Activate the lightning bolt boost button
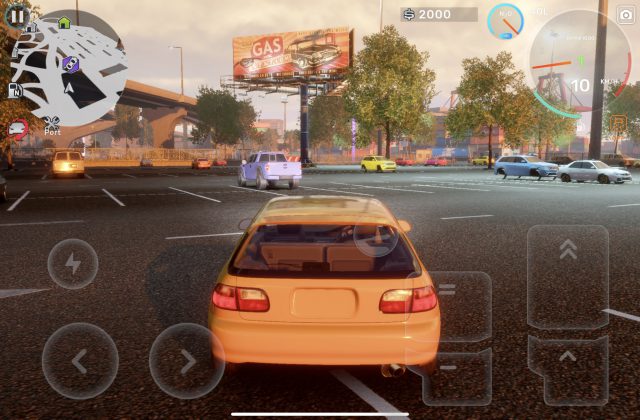The height and width of the screenshot is (420, 640). (72, 264)
